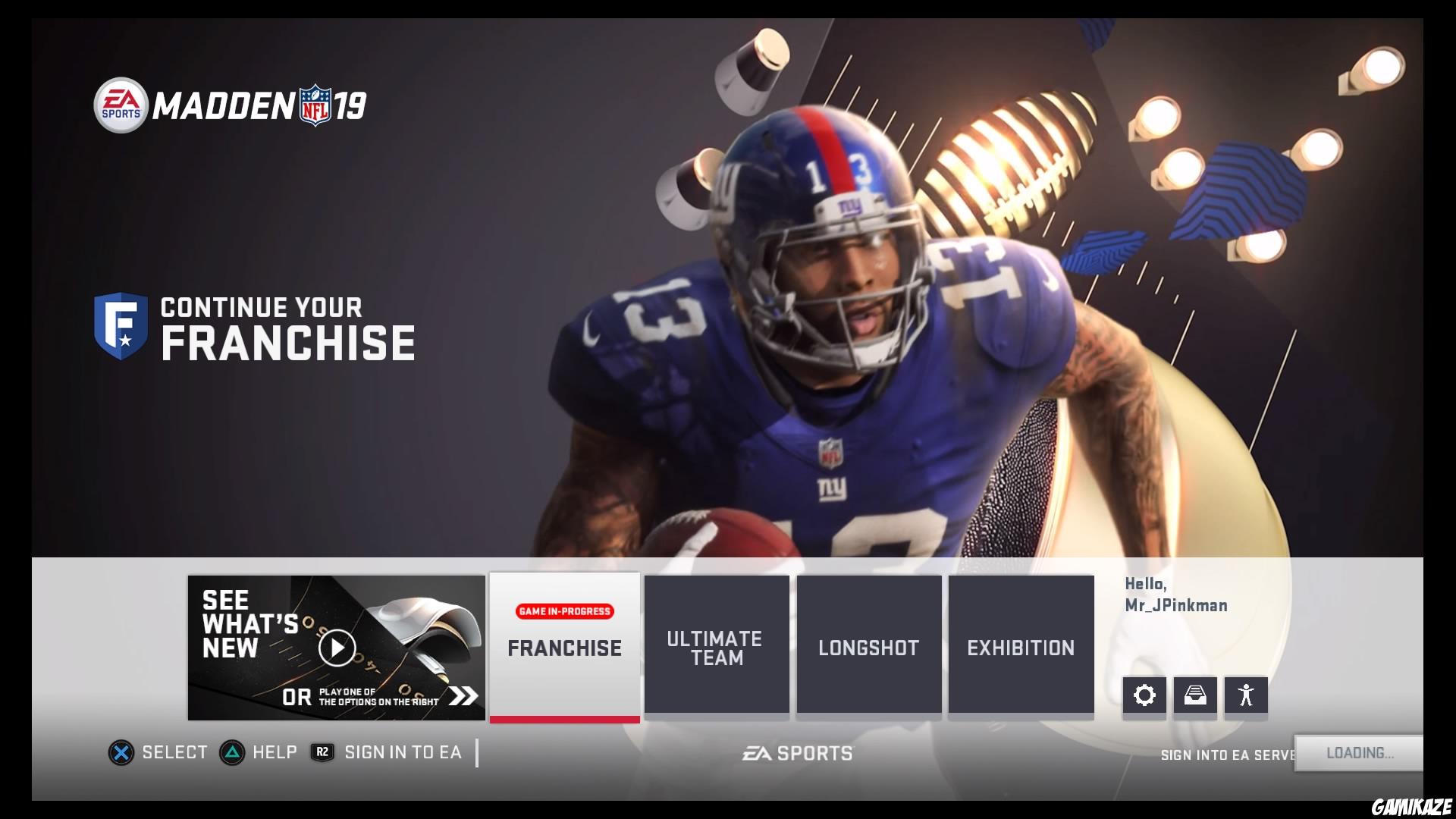Play the See What's New video
Viewport: 1456px width, 819px height.
coord(336,647)
